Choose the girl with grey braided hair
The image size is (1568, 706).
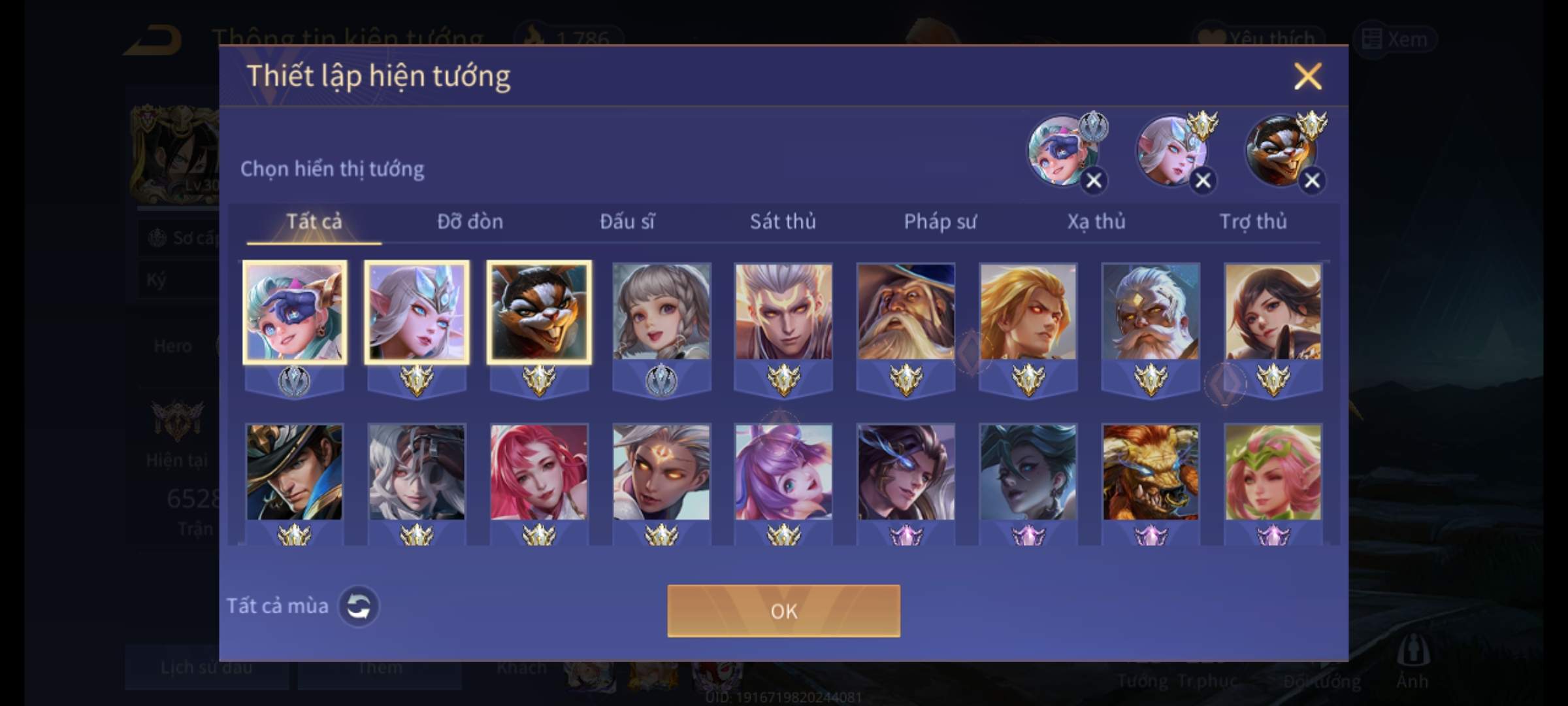[661, 312]
